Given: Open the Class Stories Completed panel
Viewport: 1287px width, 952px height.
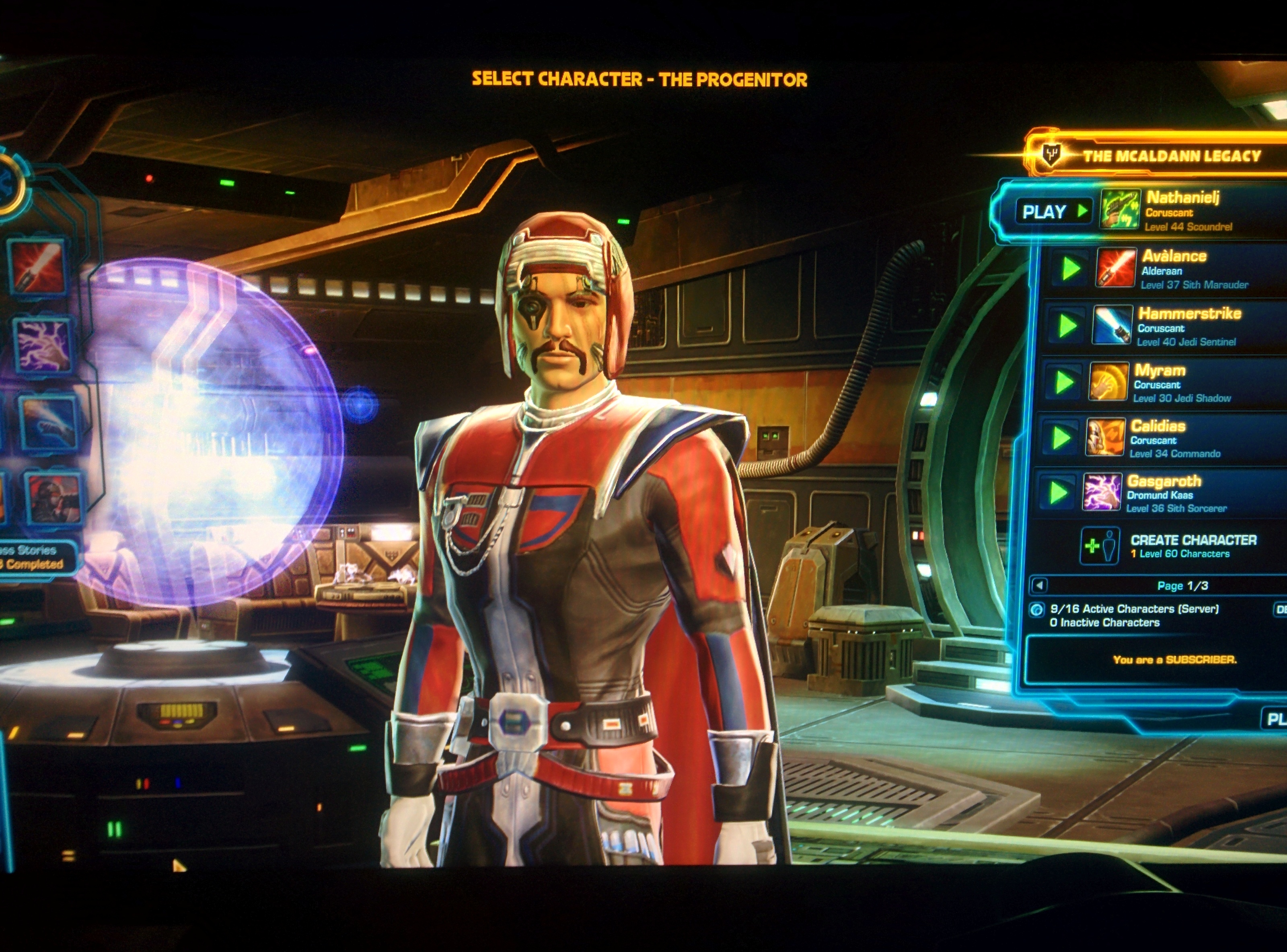Looking at the screenshot, I should (x=35, y=557).
